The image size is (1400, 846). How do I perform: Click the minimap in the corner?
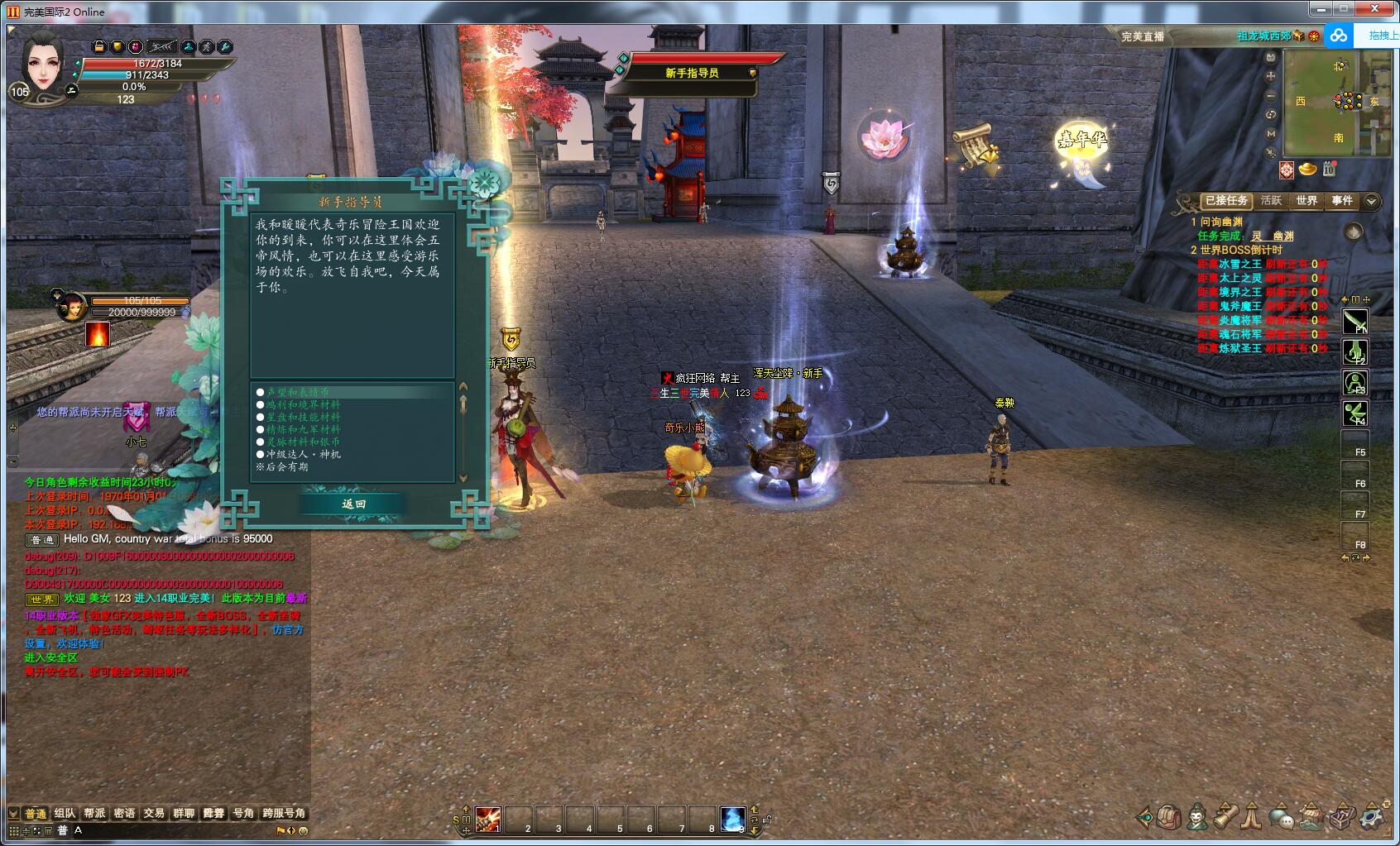1337,105
